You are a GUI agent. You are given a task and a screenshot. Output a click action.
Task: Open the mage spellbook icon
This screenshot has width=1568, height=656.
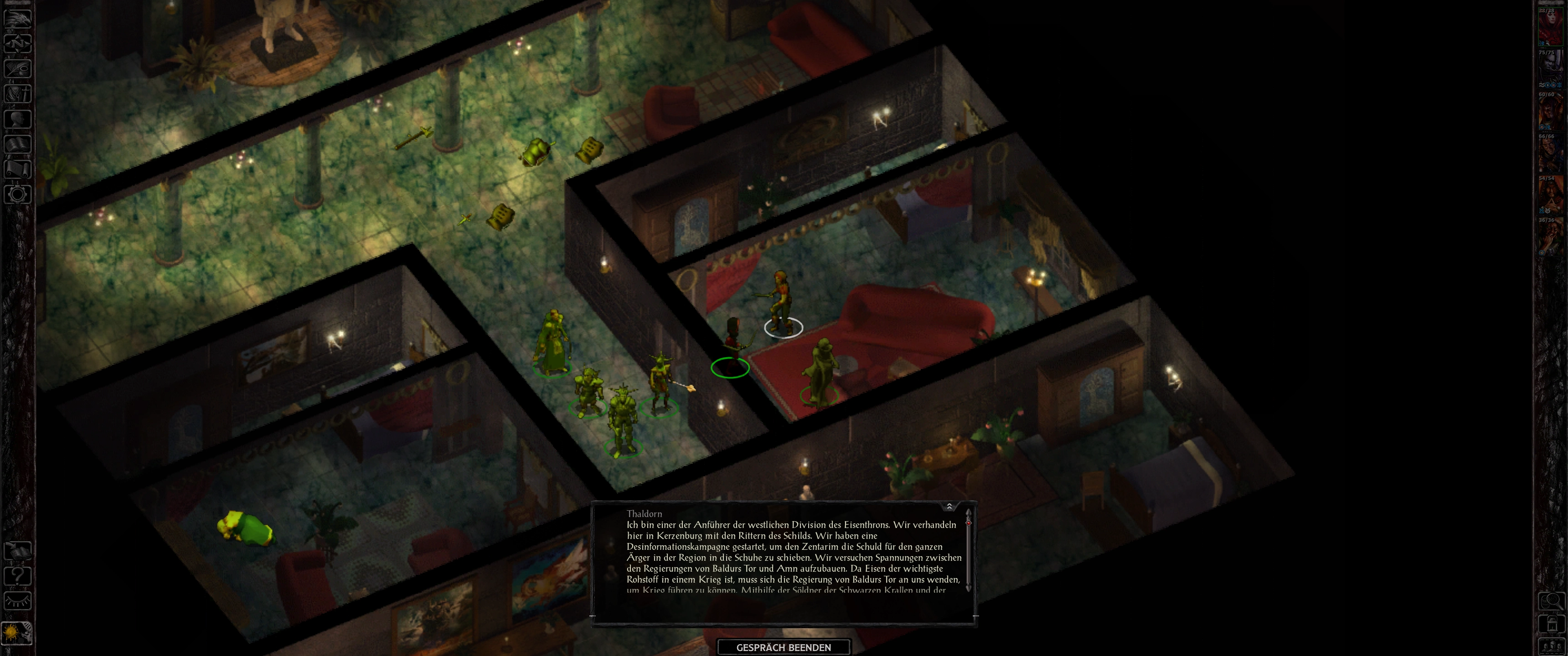[x=17, y=144]
